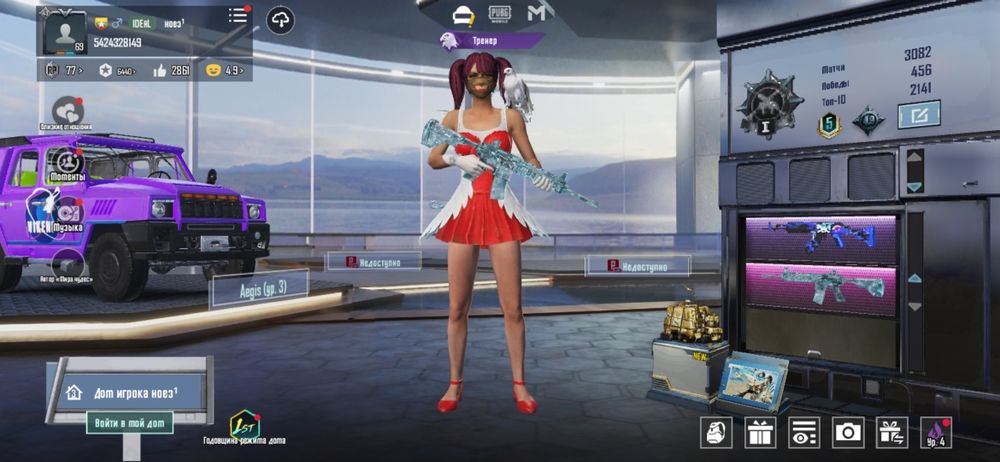
Task: Switch to the PUBG Mobile tab
Action: (x=500, y=13)
